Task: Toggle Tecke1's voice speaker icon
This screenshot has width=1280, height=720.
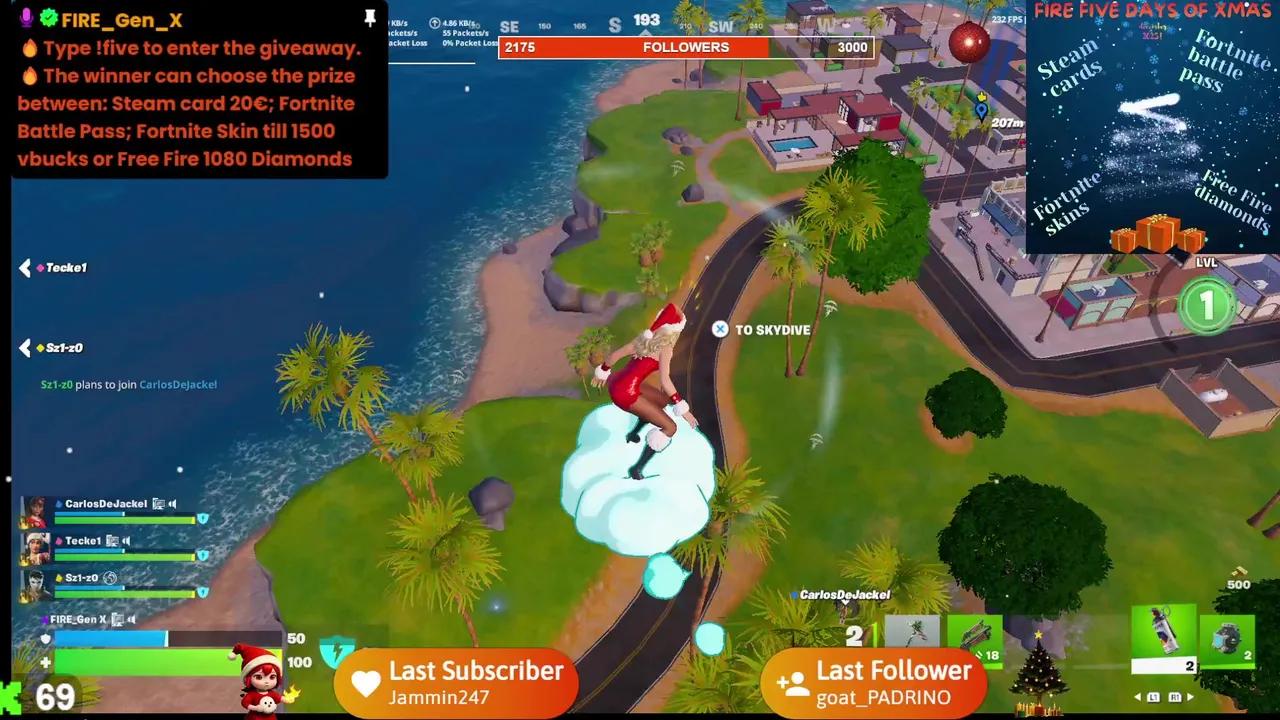Action: tap(126, 540)
